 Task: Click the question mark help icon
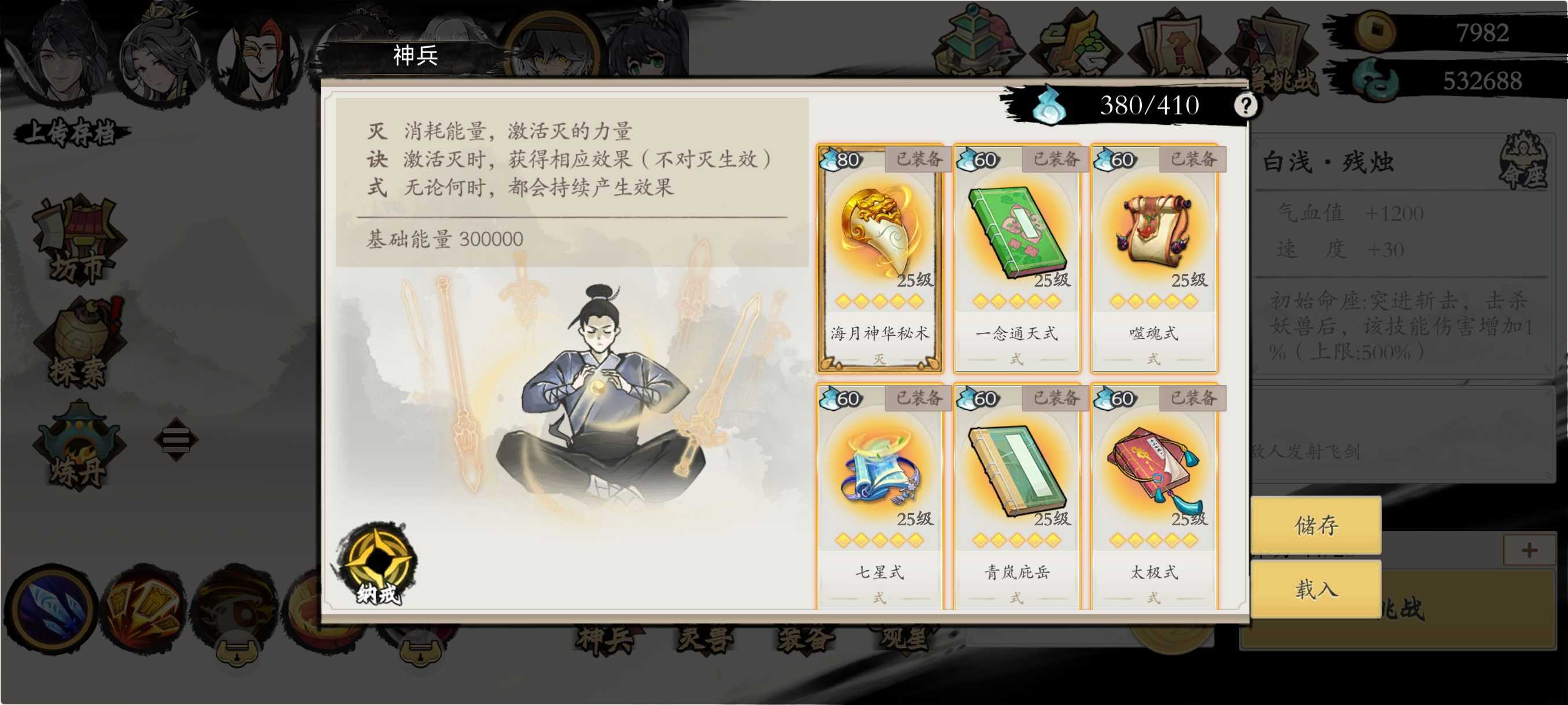[1245, 105]
